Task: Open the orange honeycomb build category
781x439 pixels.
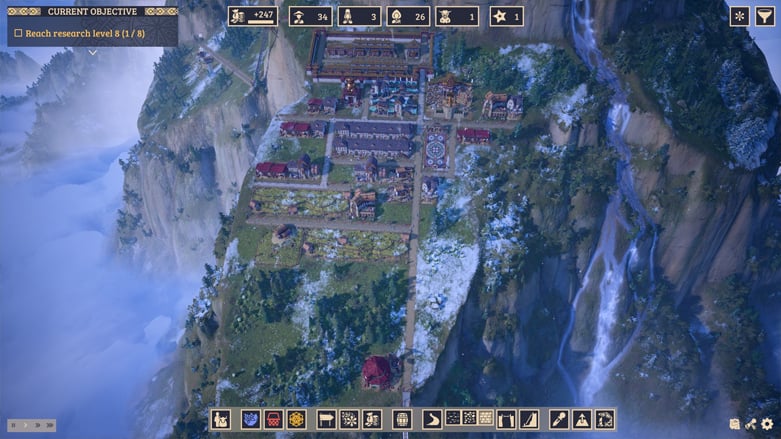Action: [296, 419]
